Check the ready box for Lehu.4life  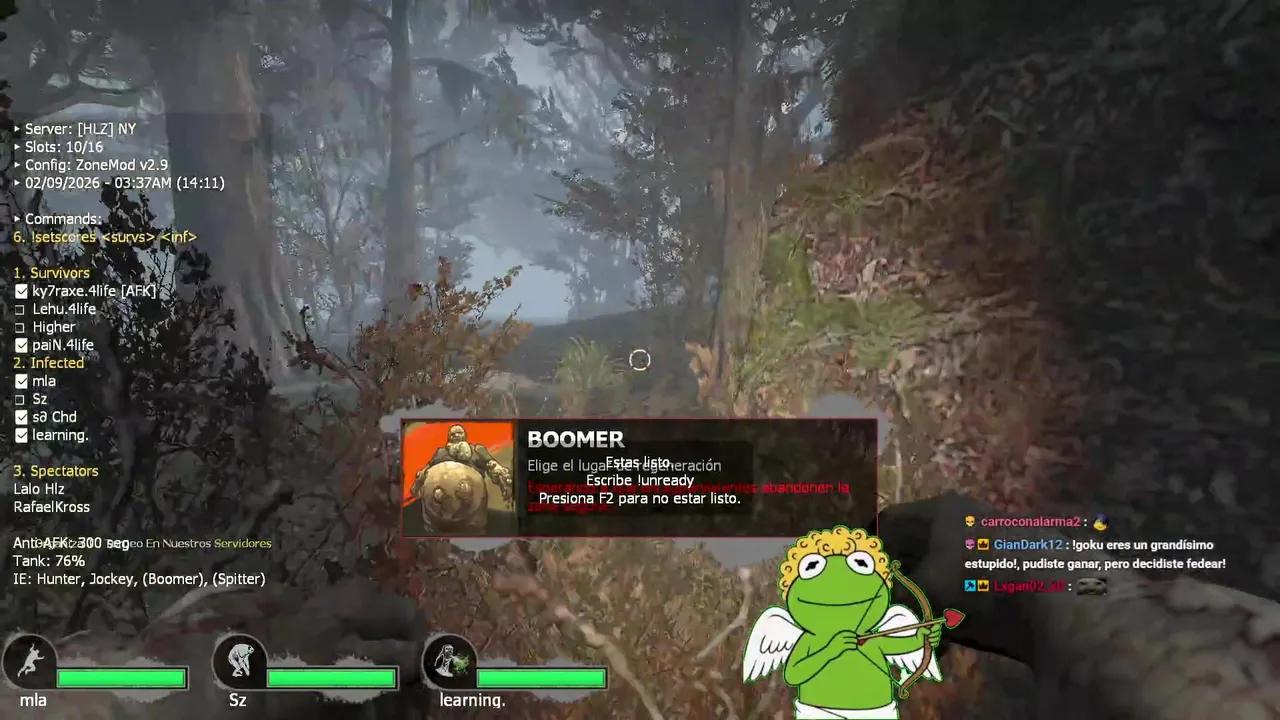click(21, 308)
